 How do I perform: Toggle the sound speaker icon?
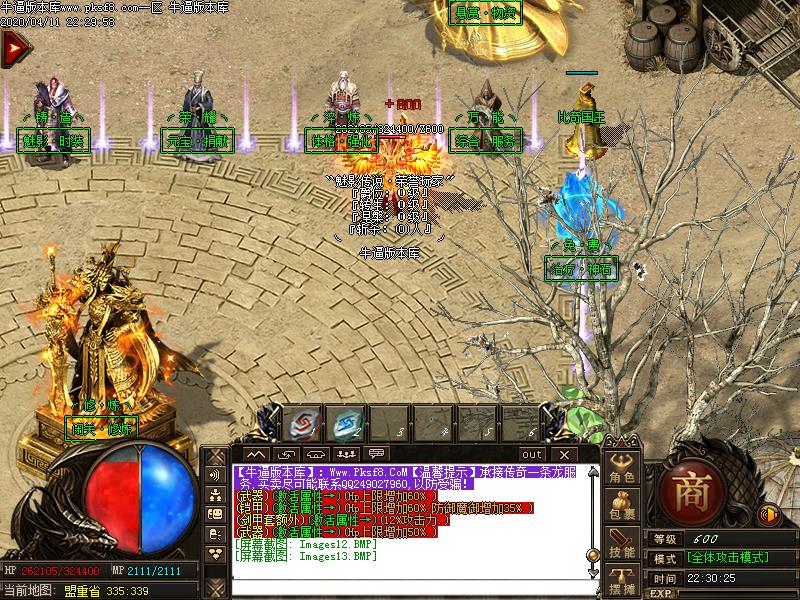(x=768, y=515)
